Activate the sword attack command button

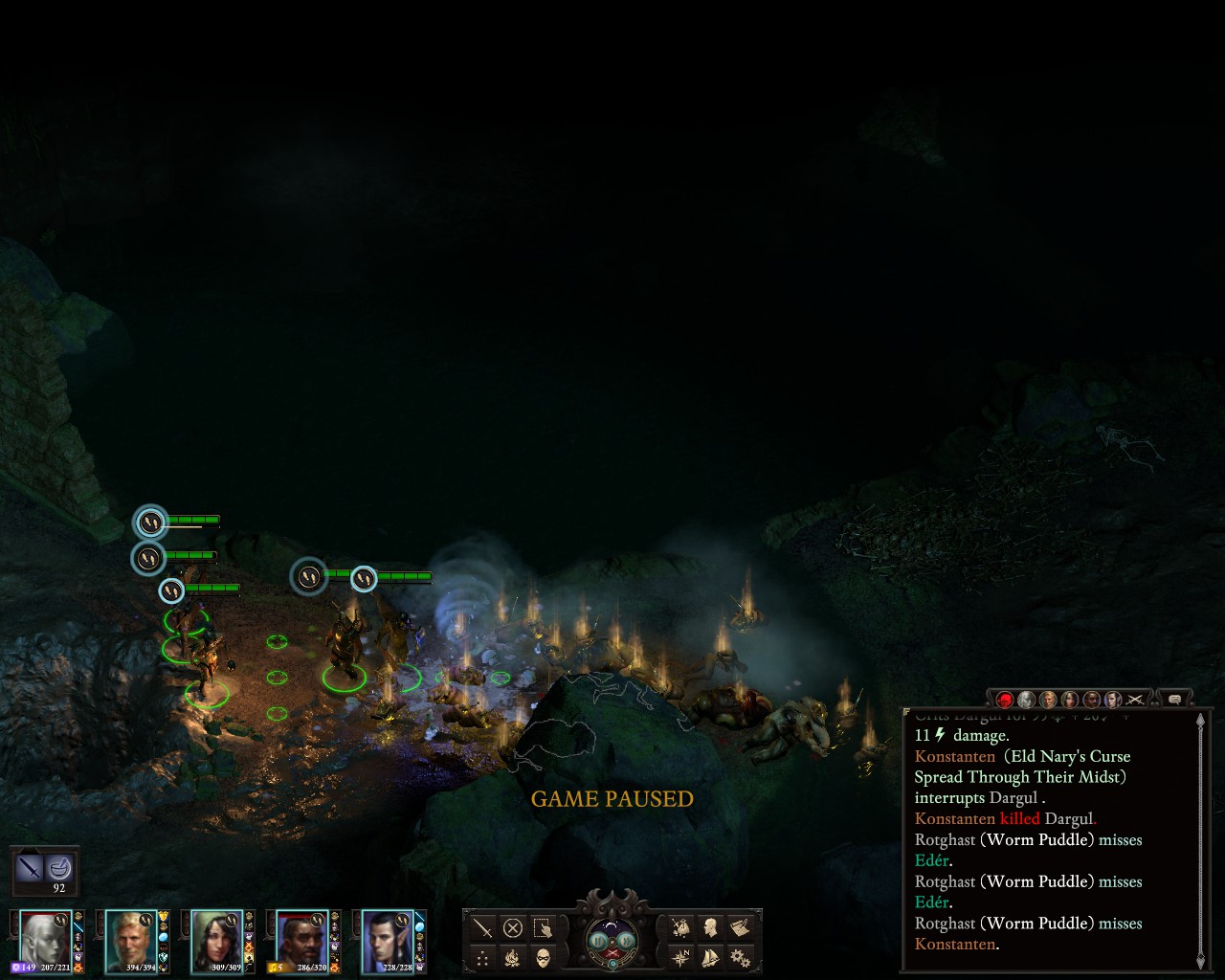click(x=483, y=928)
